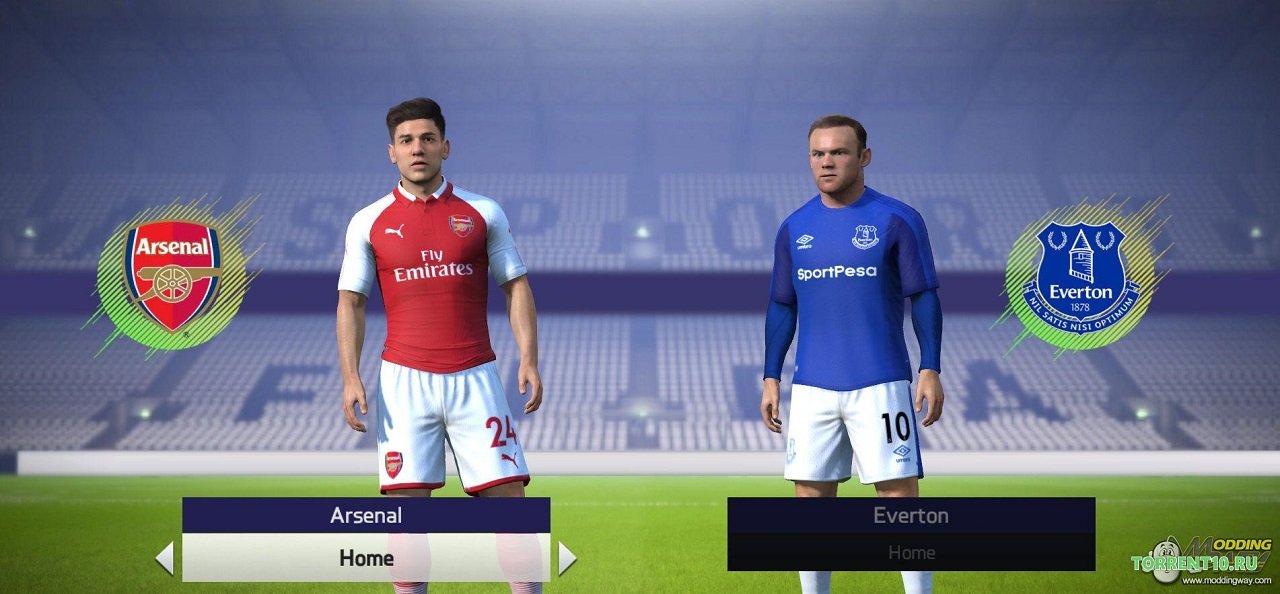Click the left arrow beside Arsenal's kit

(x=165, y=558)
